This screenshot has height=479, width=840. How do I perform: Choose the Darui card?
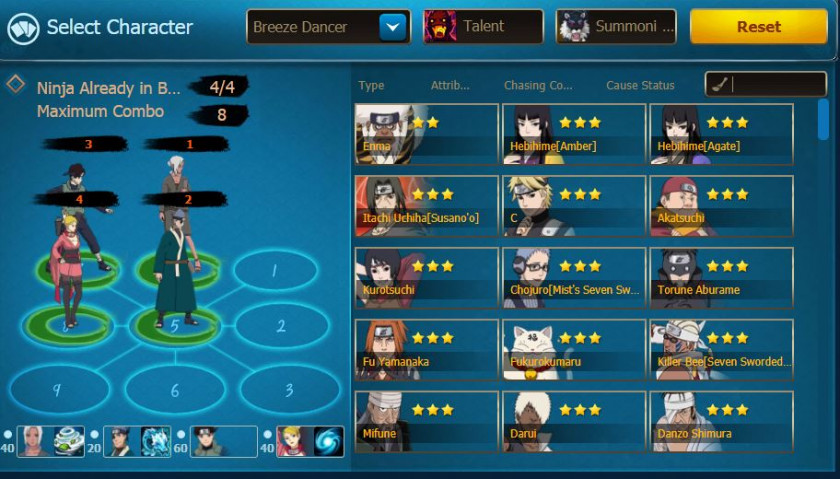point(574,421)
